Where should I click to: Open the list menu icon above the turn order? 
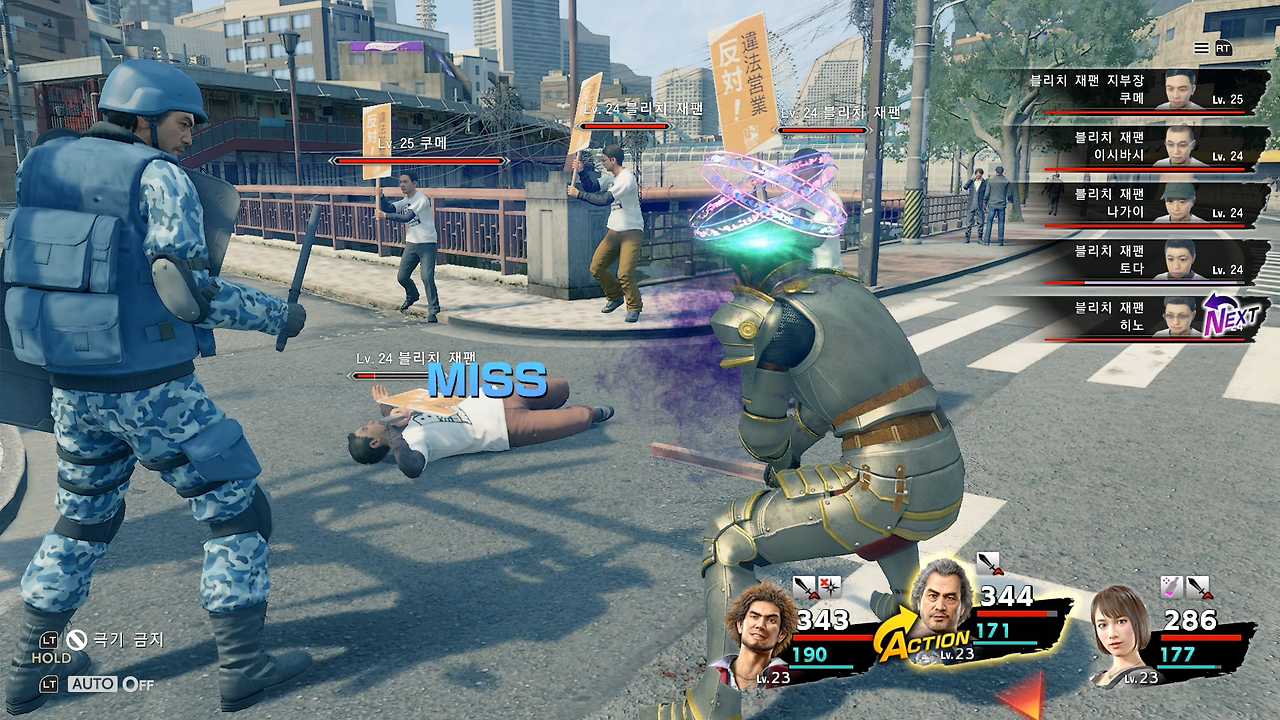point(1201,48)
